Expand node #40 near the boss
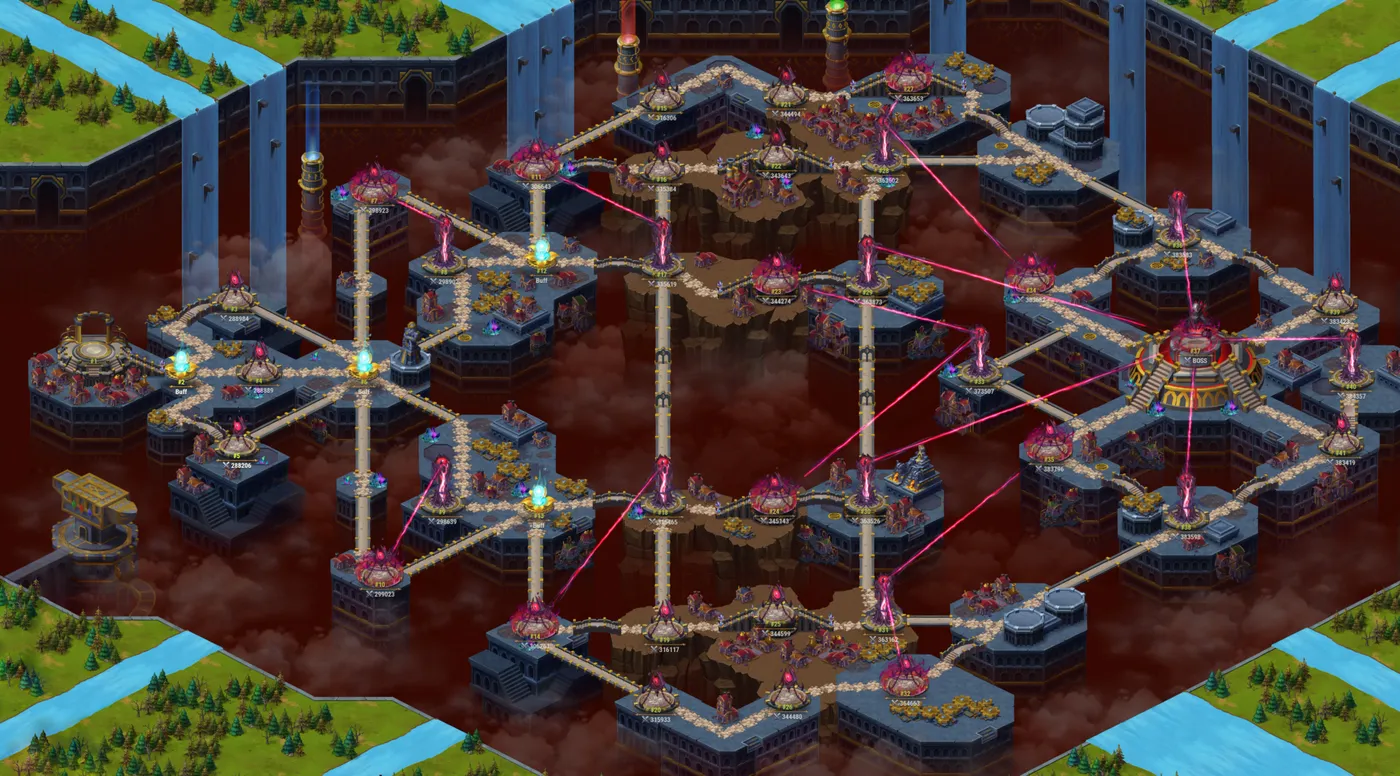The height and width of the screenshot is (776, 1400). (1349, 385)
